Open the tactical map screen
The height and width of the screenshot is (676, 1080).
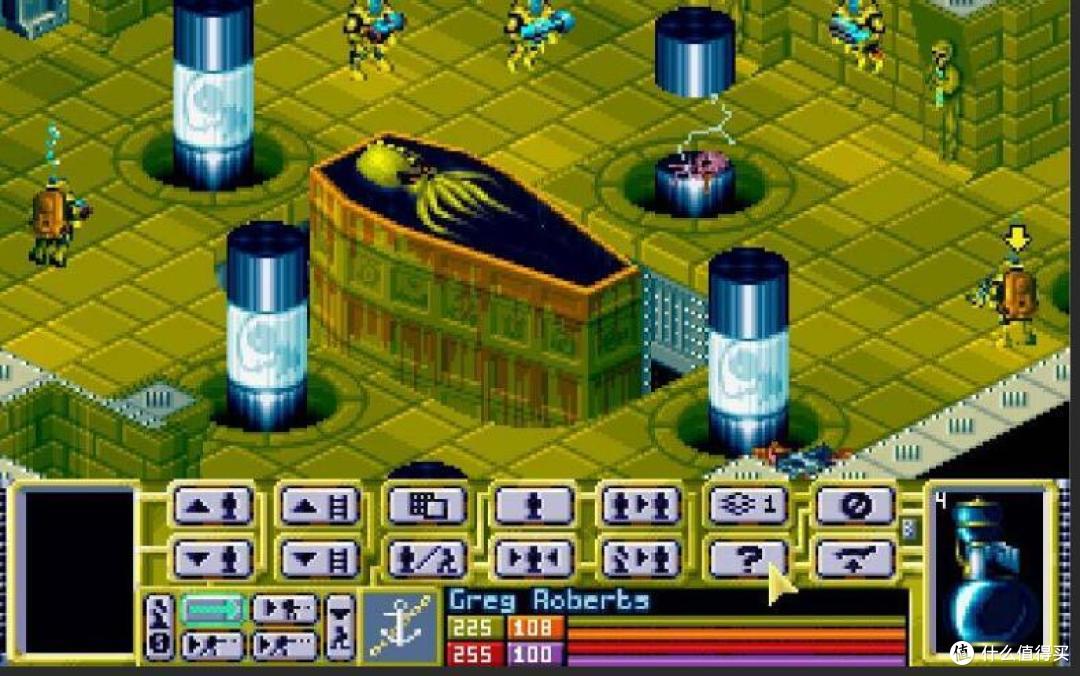coord(426,506)
